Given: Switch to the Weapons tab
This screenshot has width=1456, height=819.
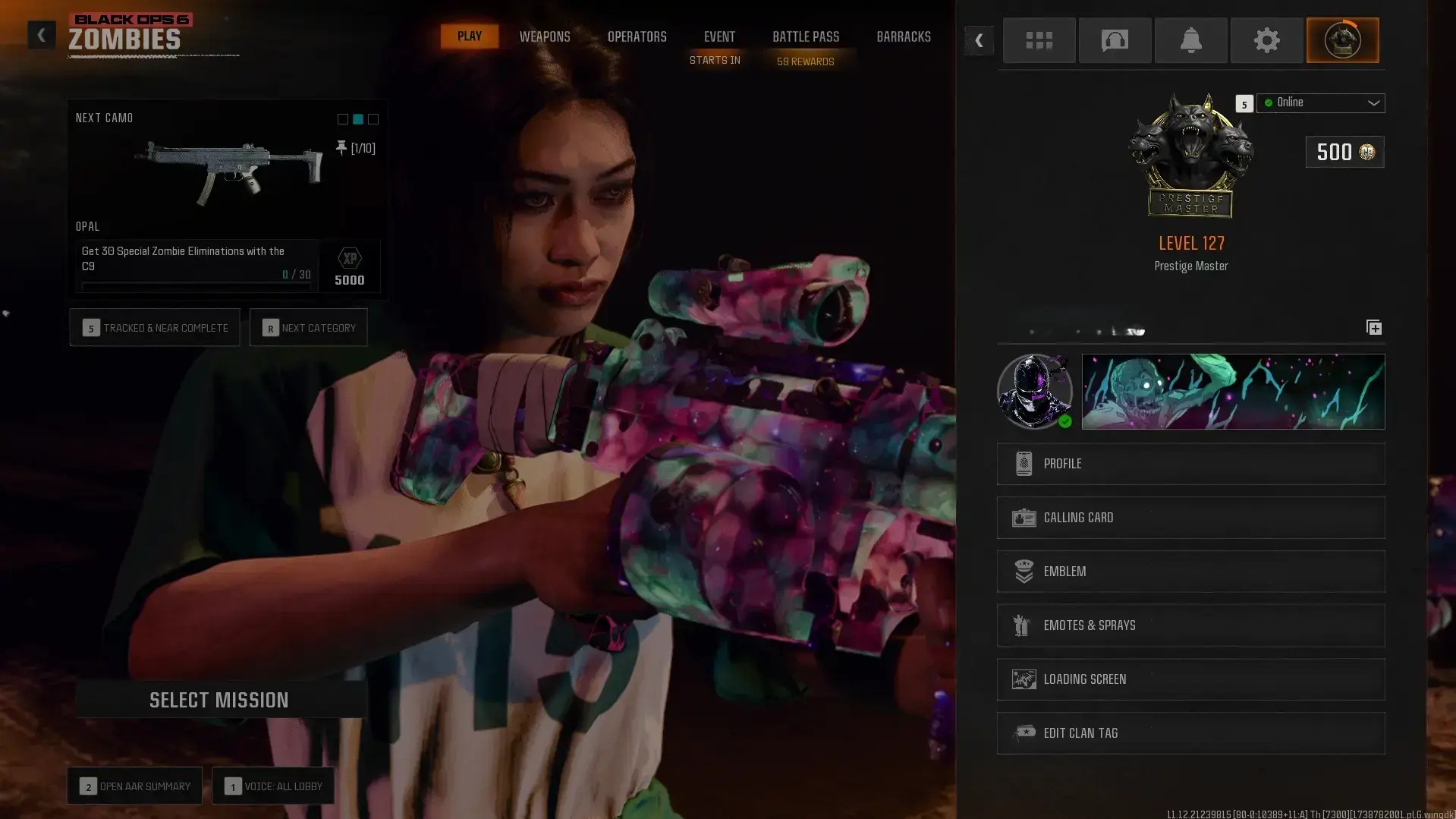Looking at the screenshot, I should point(544,36).
